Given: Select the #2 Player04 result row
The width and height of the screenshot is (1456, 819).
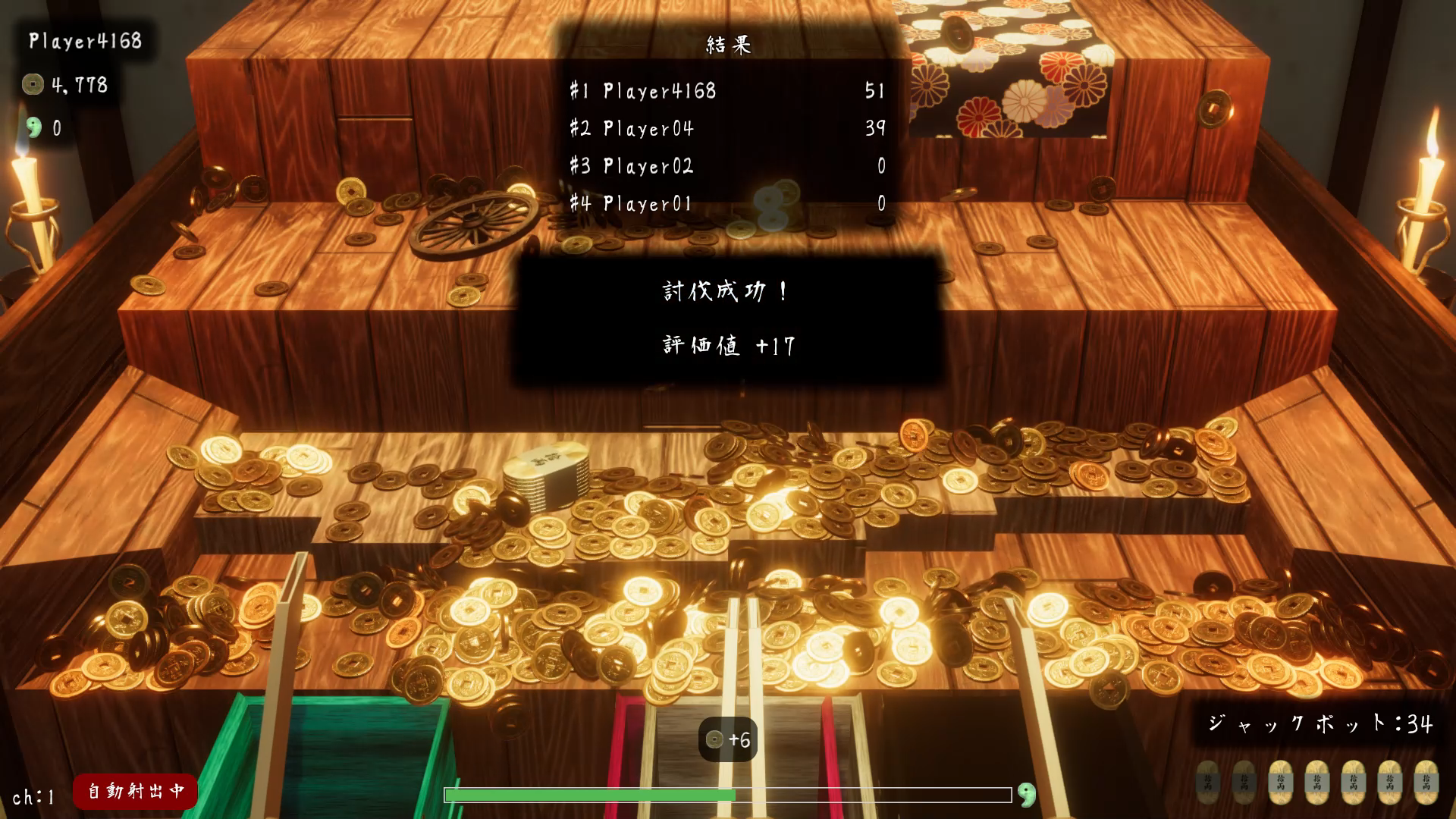Looking at the screenshot, I should coord(726,128).
